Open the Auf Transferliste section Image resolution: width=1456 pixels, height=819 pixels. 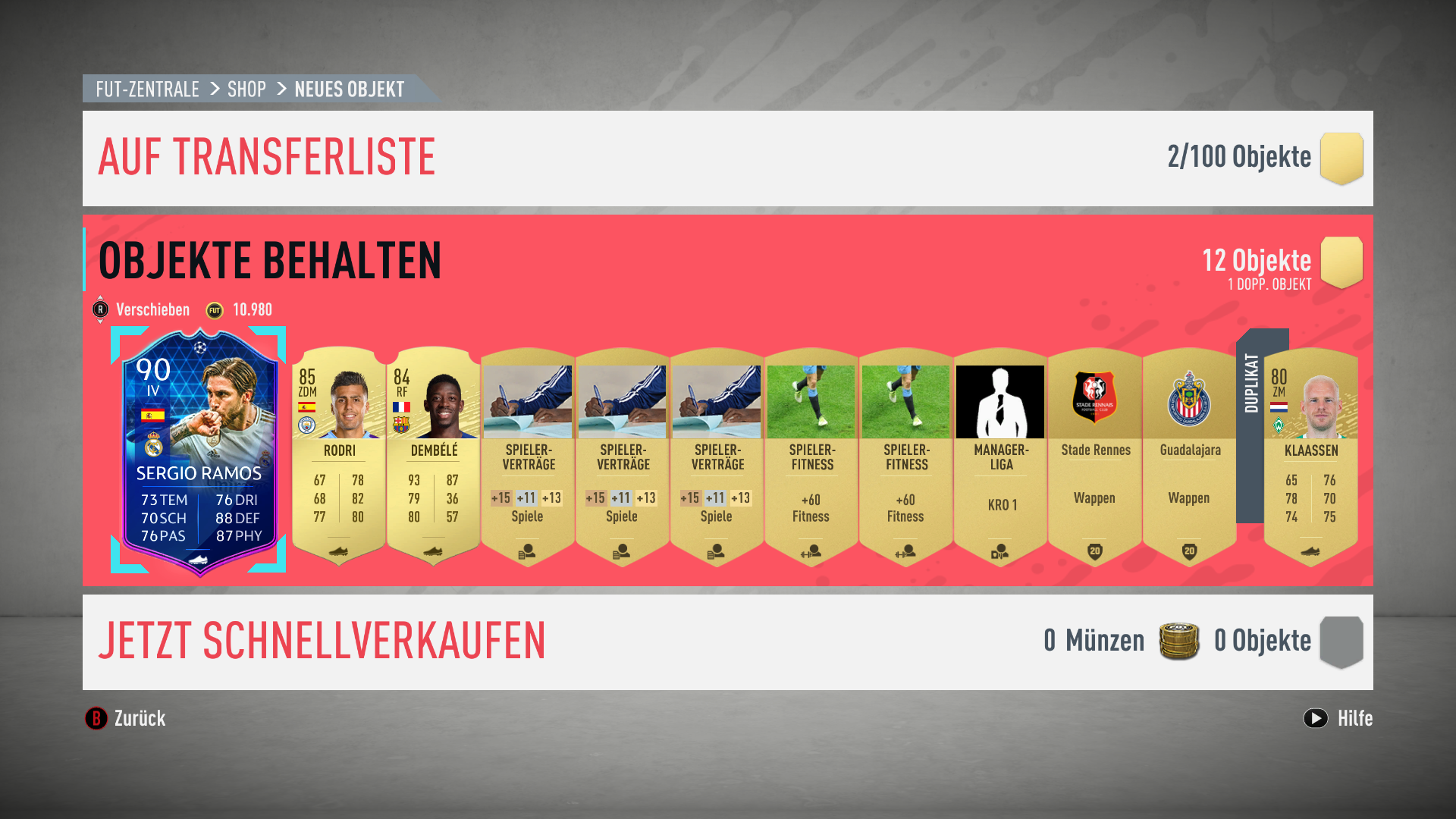point(267,158)
